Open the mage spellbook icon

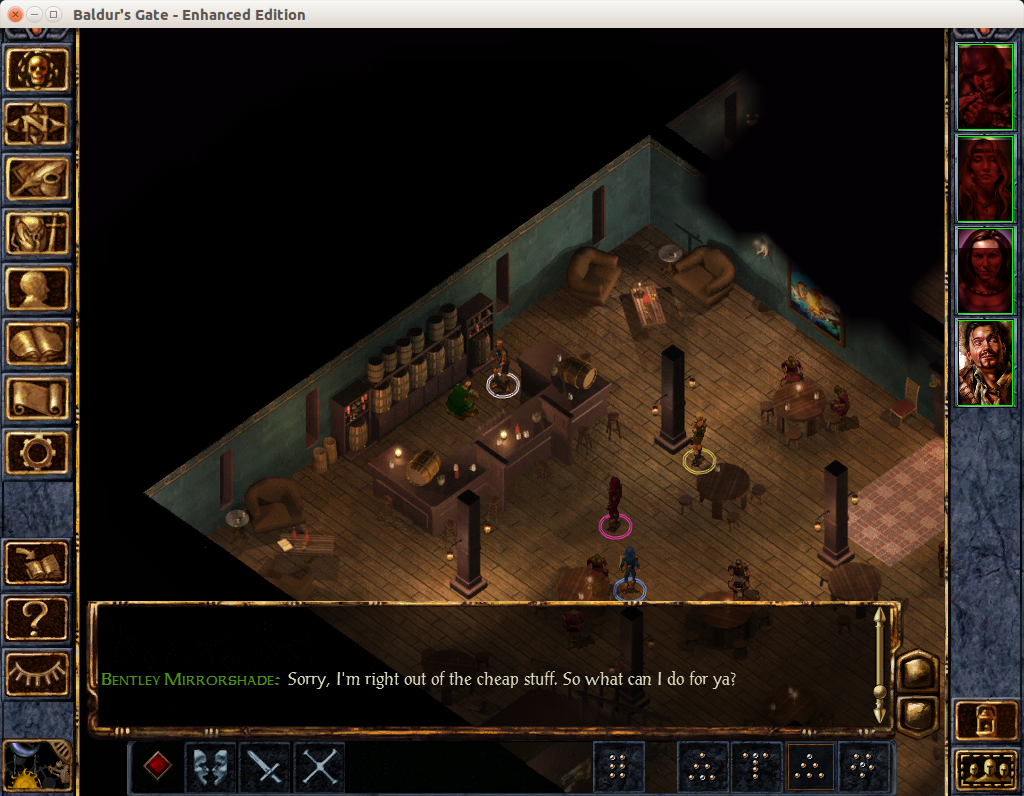coord(39,344)
